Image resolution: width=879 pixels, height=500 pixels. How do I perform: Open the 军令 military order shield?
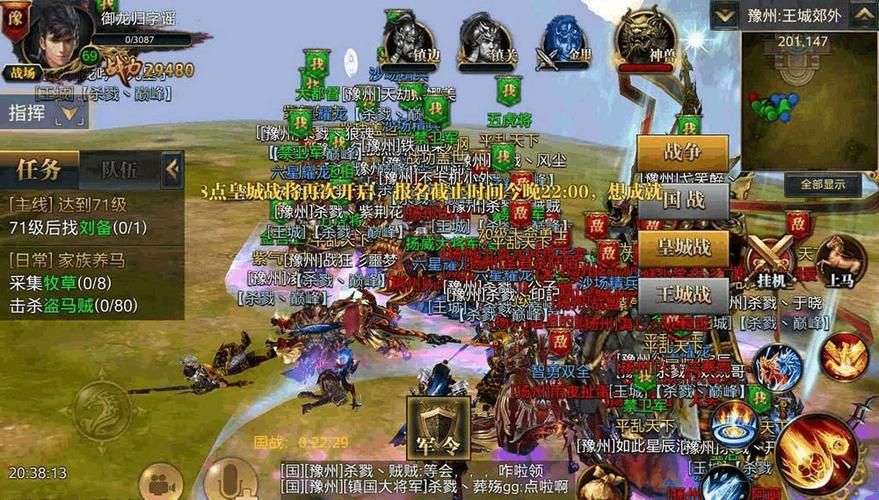click(x=437, y=427)
